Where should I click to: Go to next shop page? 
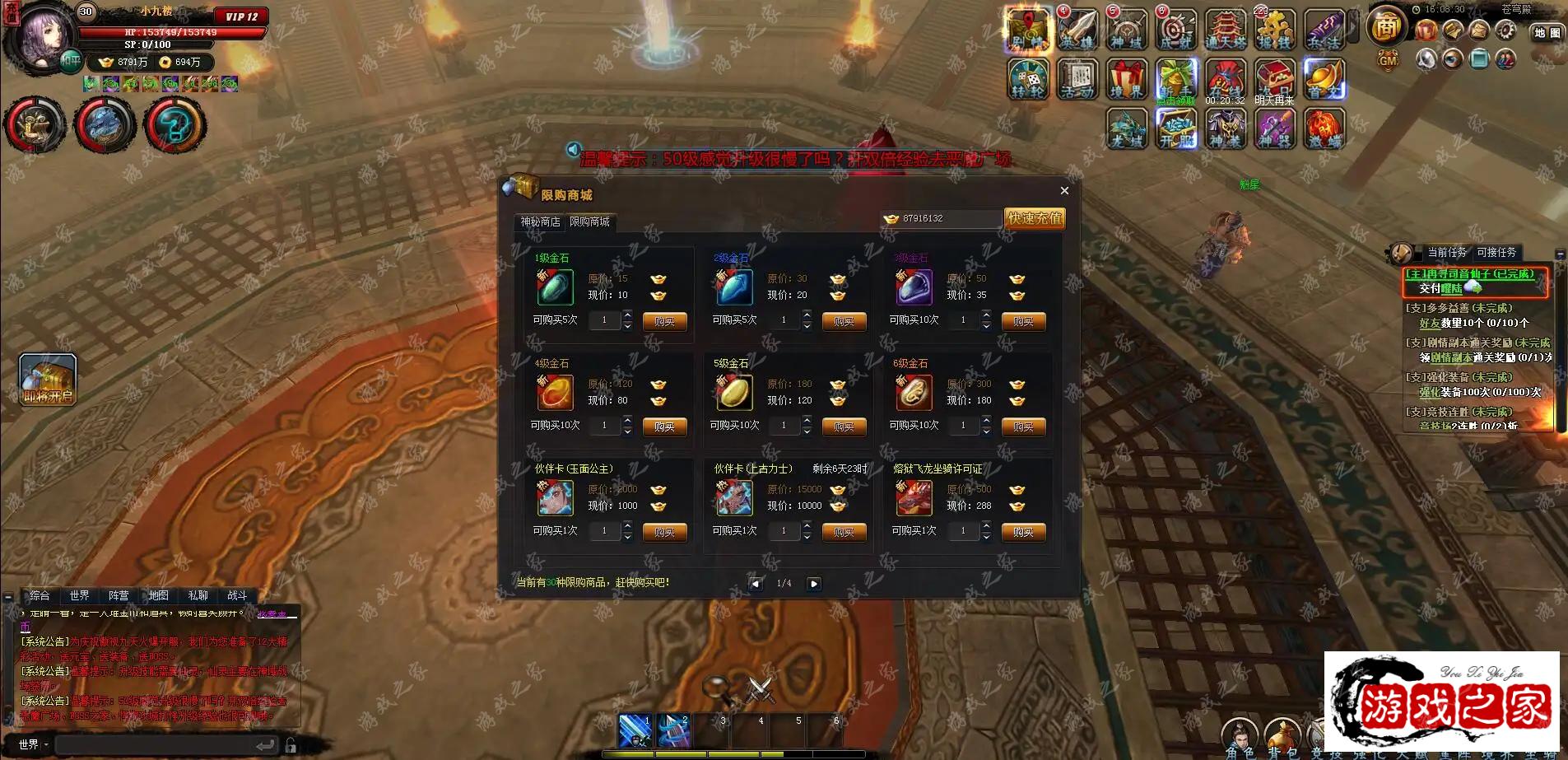(813, 584)
